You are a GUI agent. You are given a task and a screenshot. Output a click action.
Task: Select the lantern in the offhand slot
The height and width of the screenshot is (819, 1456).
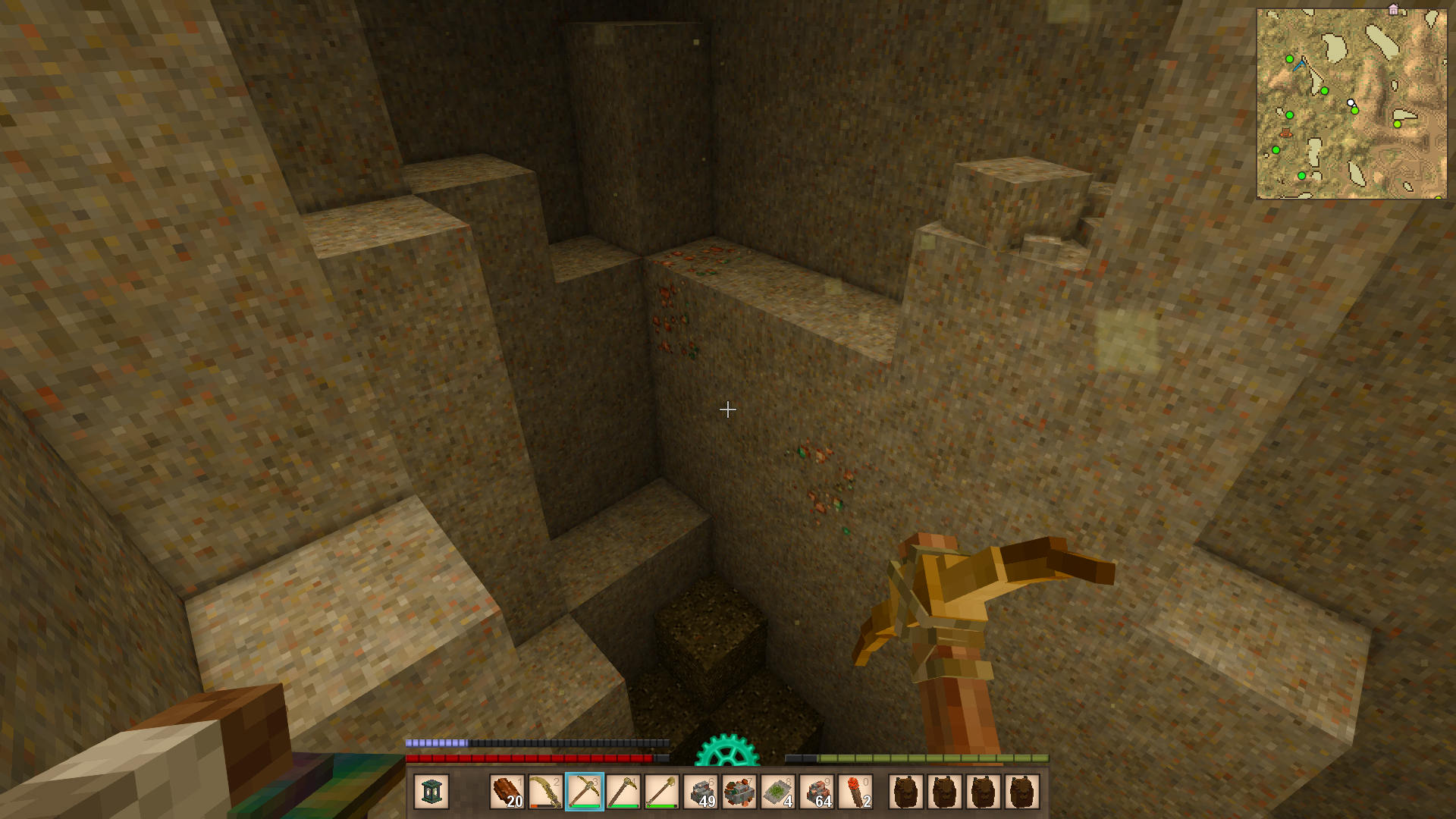[x=431, y=792]
